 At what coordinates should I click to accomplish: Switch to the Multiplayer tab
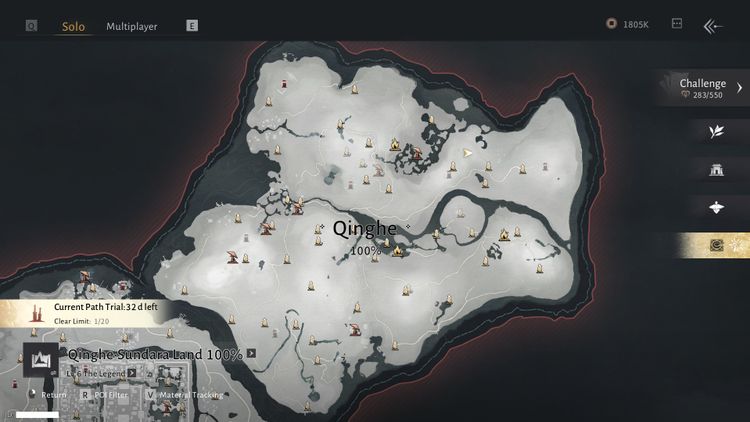(x=132, y=26)
